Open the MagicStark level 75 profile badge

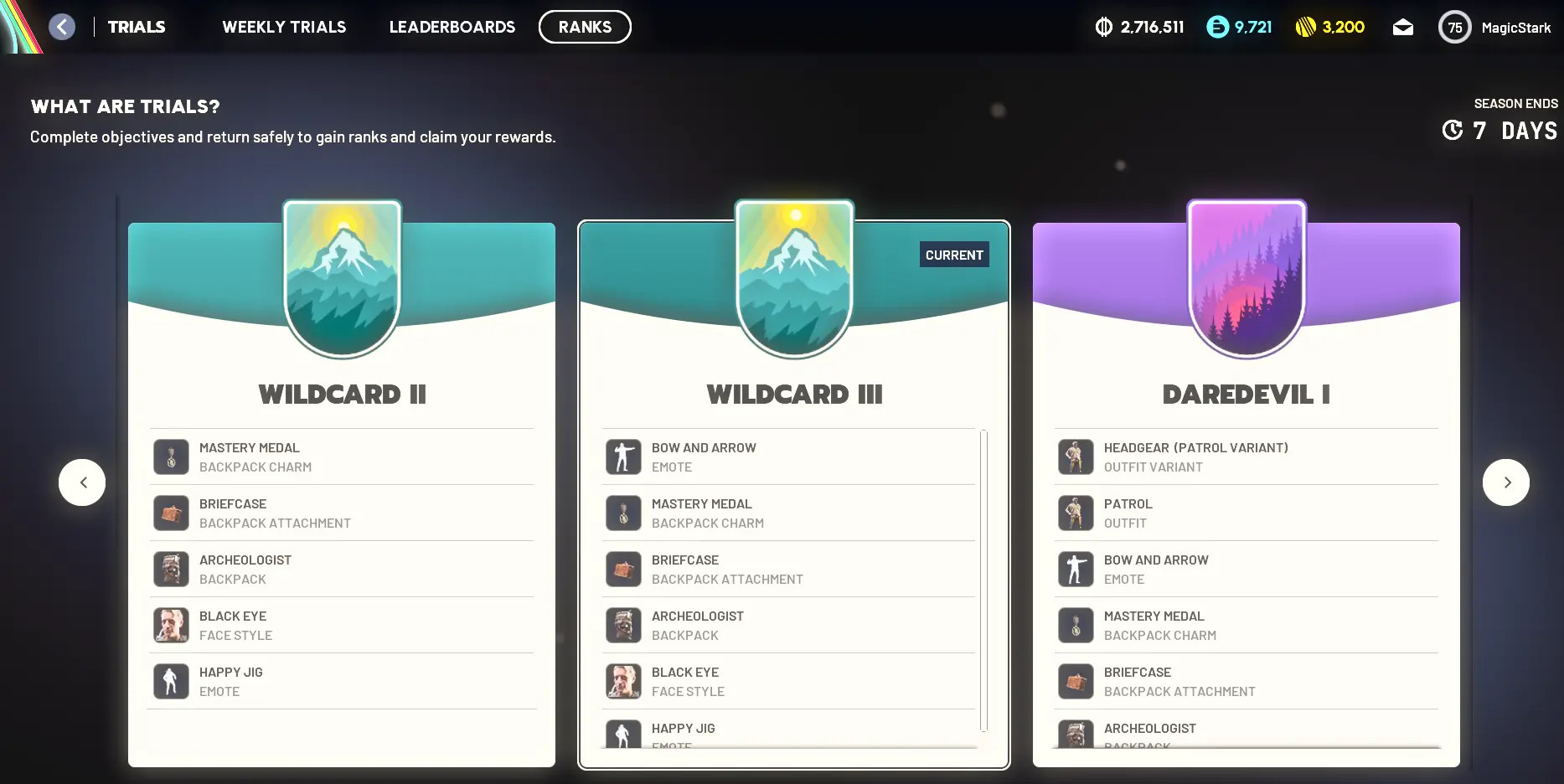coord(1455,26)
